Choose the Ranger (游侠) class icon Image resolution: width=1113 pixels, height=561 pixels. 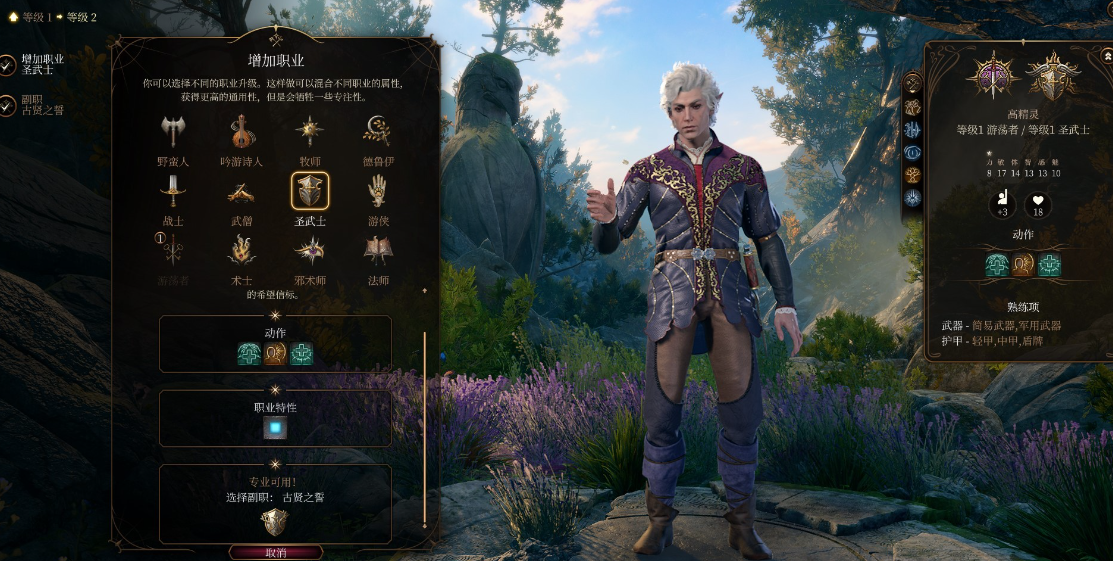[376, 191]
